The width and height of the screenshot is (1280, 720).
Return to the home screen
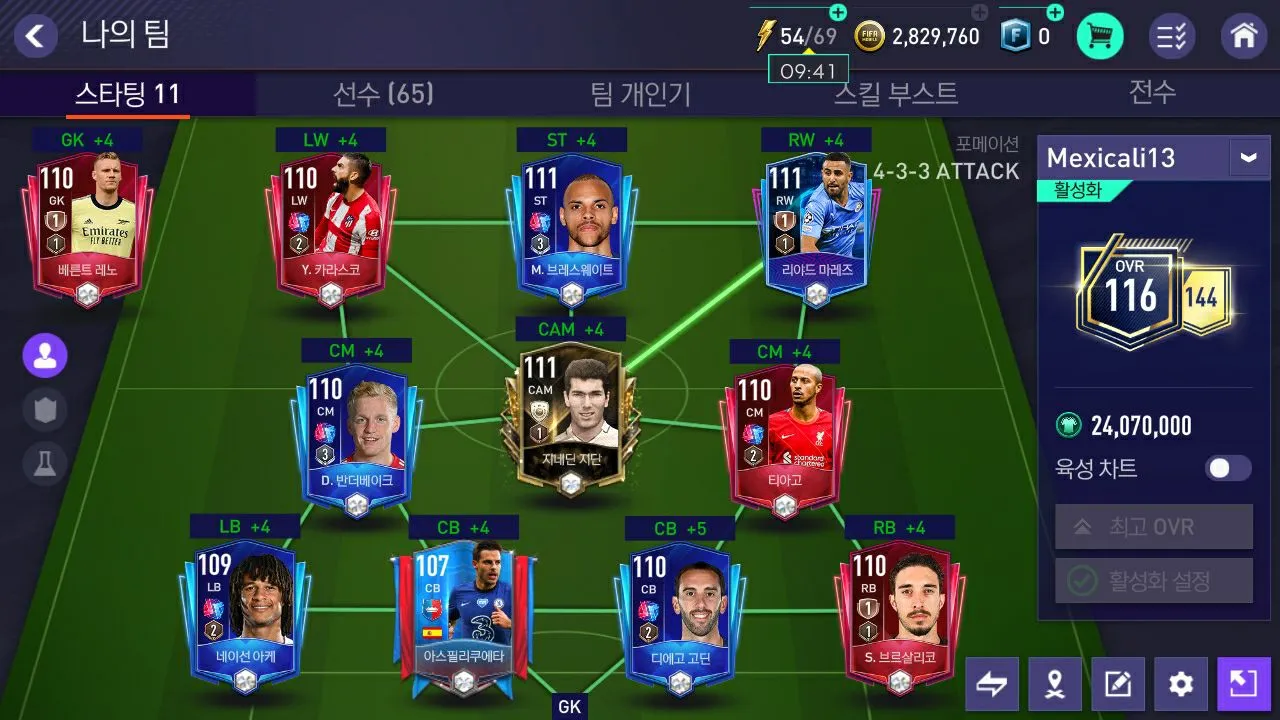(1244, 37)
